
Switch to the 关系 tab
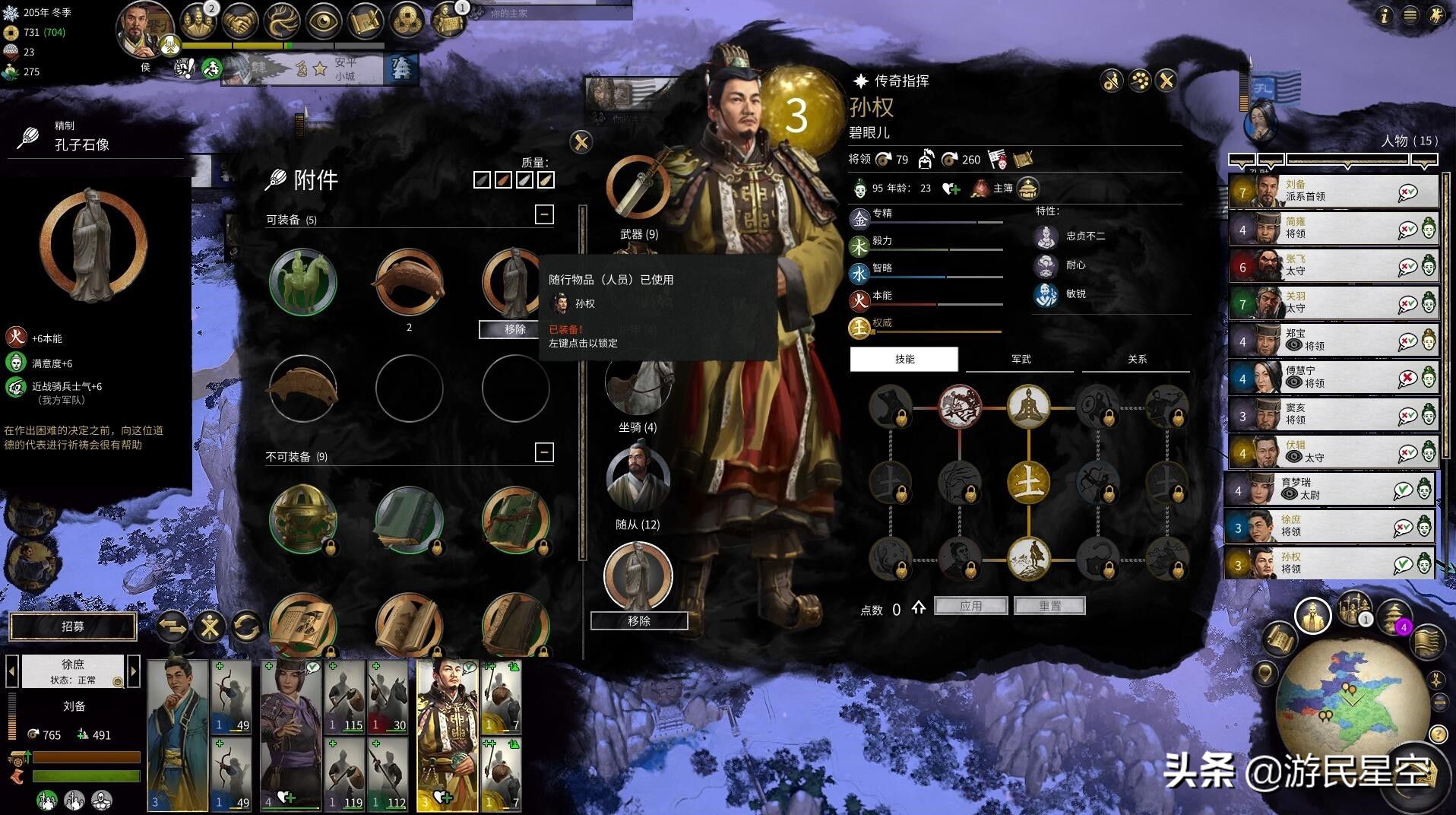click(1137, 359)
